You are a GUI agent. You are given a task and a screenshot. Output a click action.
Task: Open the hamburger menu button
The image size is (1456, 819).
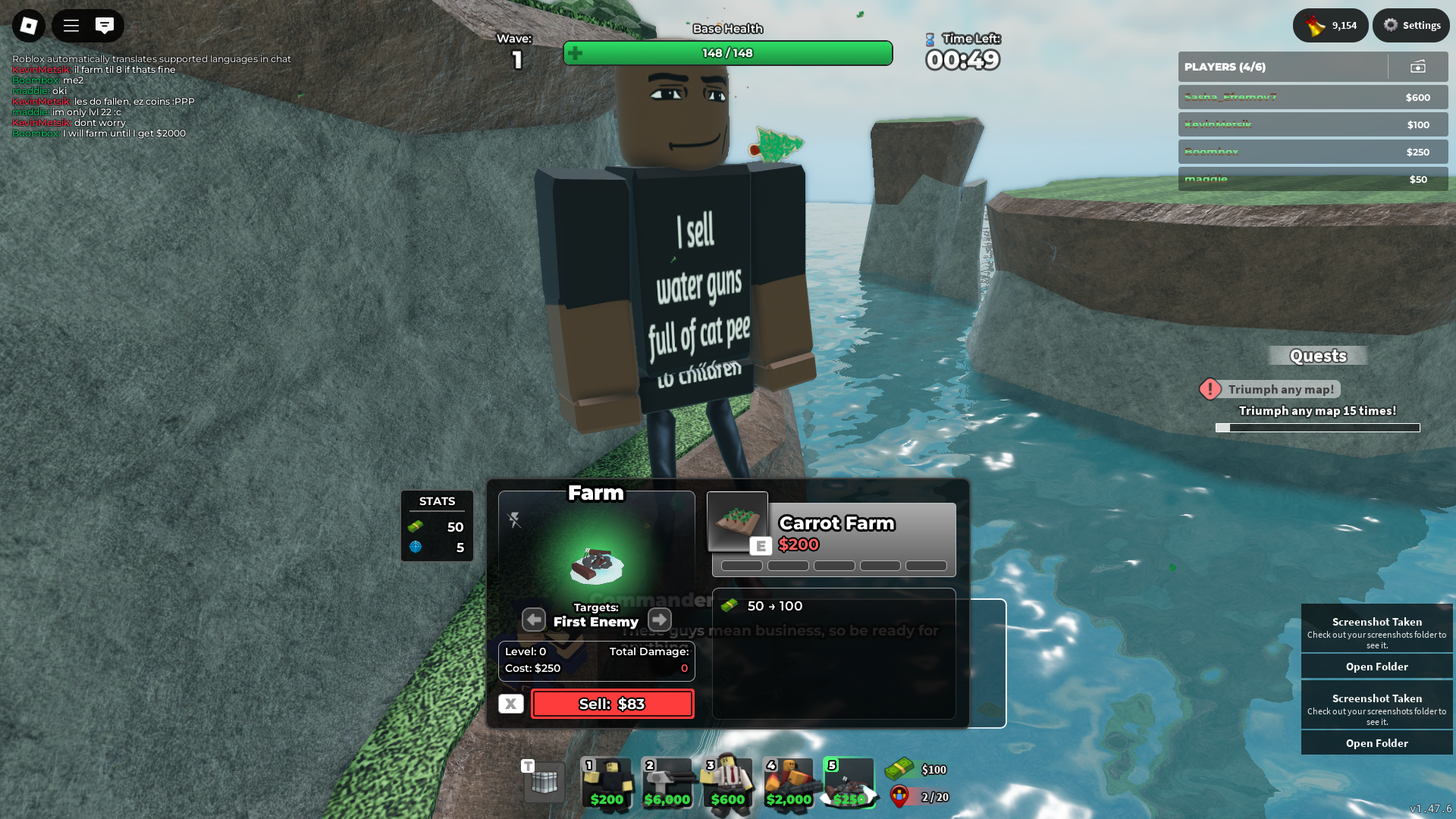71,26
